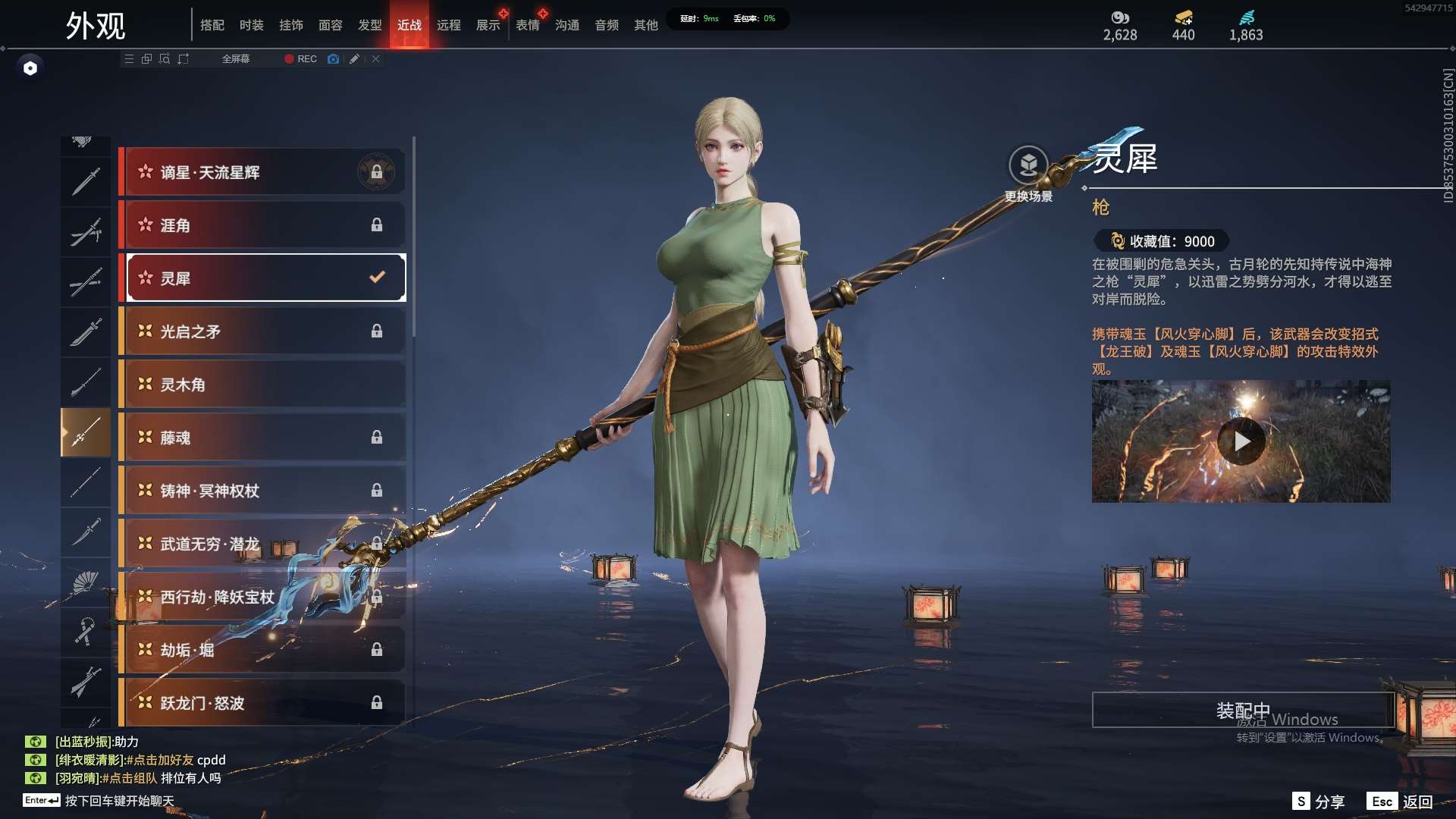1456x819 pixels.
Task: Choose the 跃龙门·怒波 skin row
Action: [x=262, y=703]
